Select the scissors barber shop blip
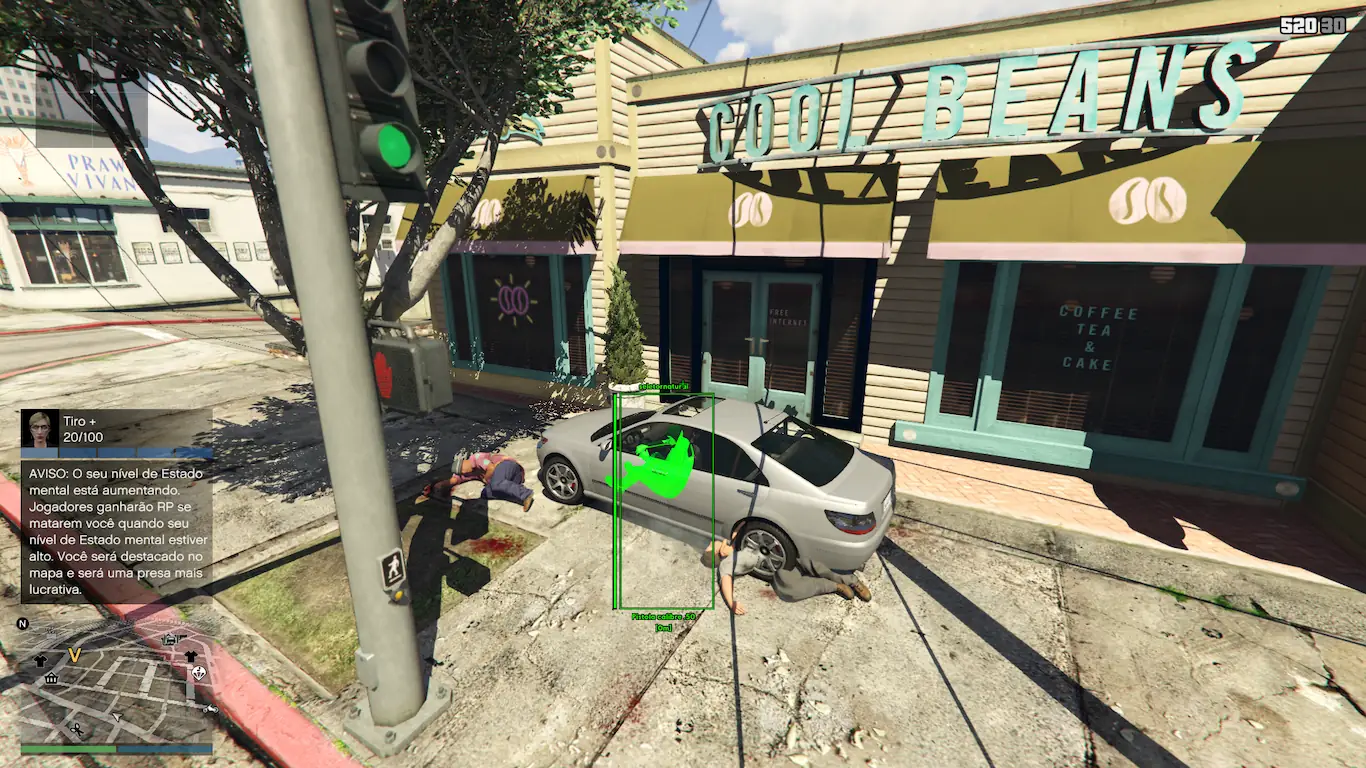Viewport: 1366px width, 768px height. pos(77,729)
